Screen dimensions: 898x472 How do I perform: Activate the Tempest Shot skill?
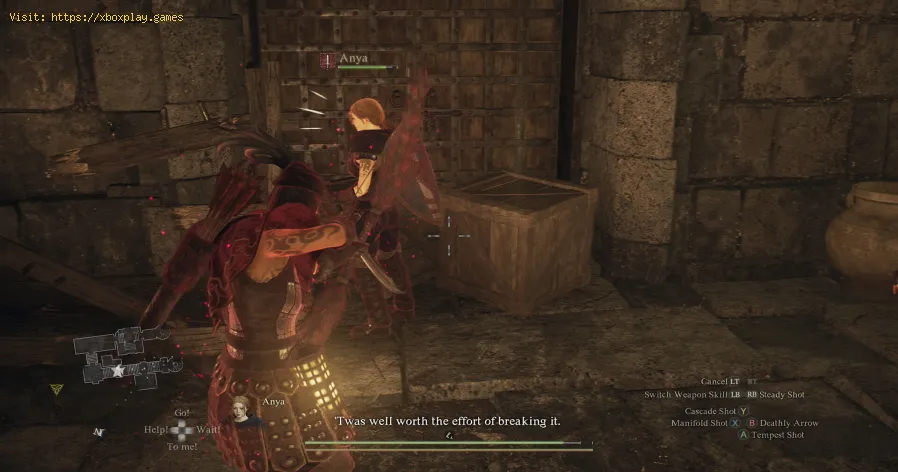click(x=777, y=435)
